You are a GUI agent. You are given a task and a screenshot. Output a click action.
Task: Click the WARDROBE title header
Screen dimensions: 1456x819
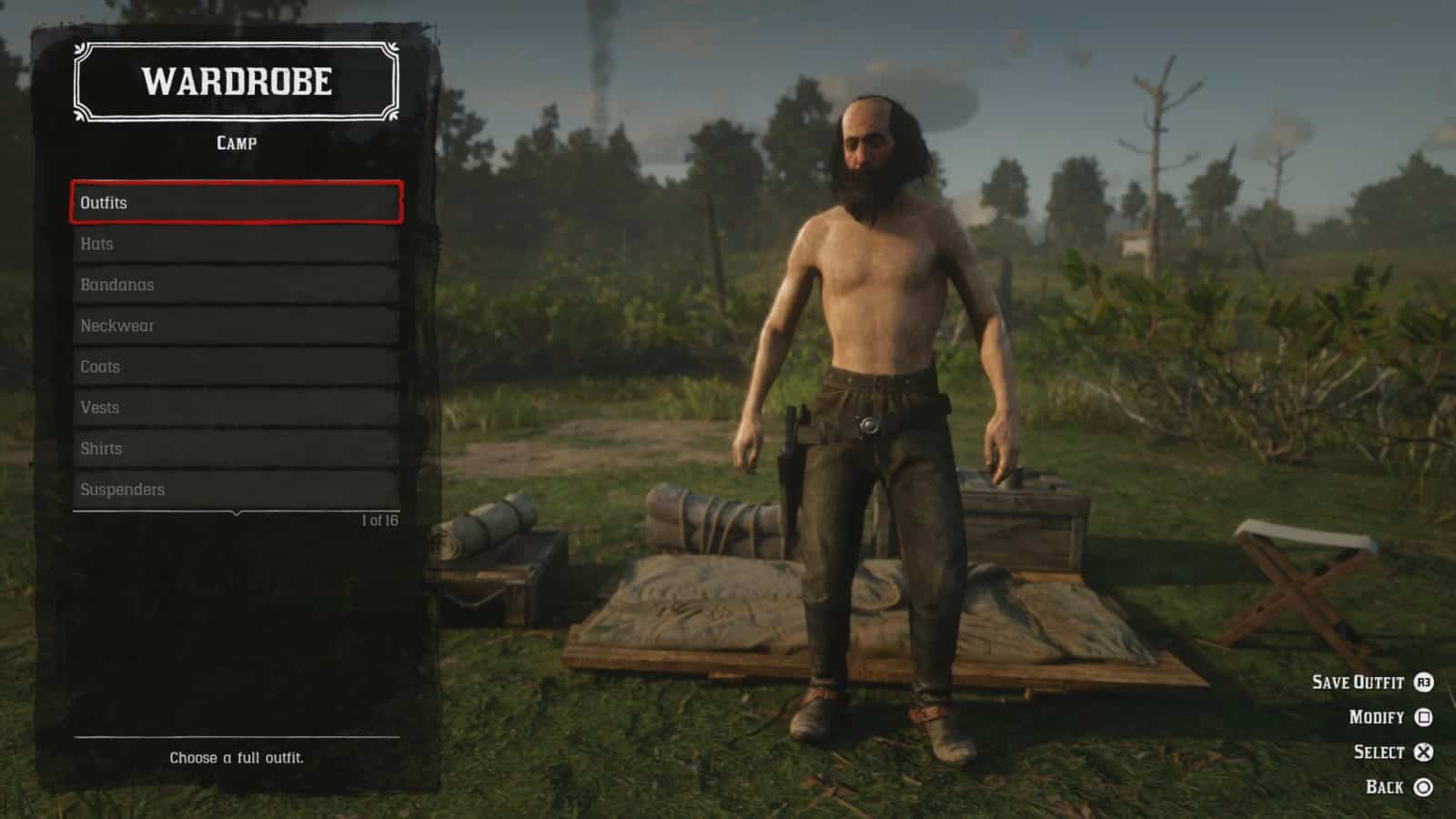click(238, 84)
